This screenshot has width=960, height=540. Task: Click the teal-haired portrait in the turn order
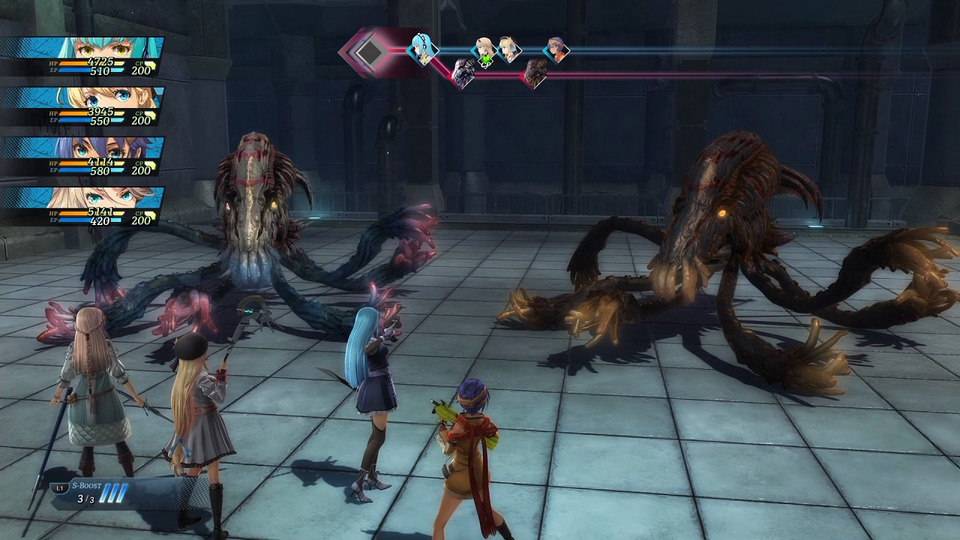coord(423,48)
